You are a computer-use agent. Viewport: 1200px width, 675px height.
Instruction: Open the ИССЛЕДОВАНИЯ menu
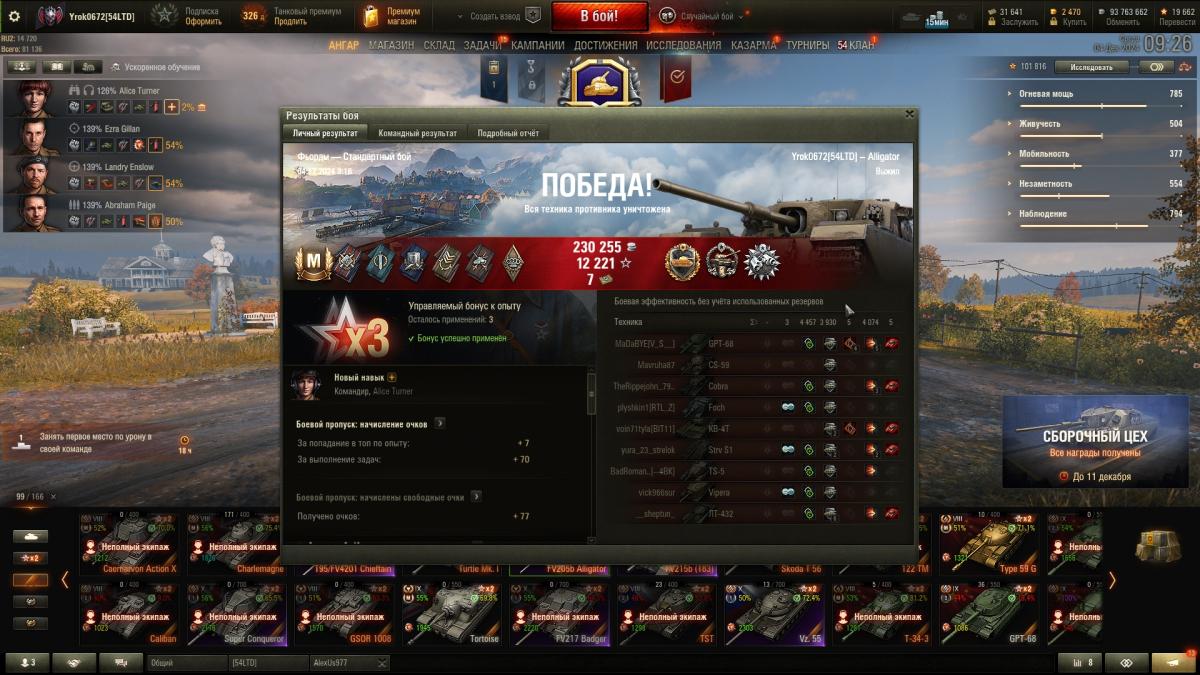(x=683, y=45)
